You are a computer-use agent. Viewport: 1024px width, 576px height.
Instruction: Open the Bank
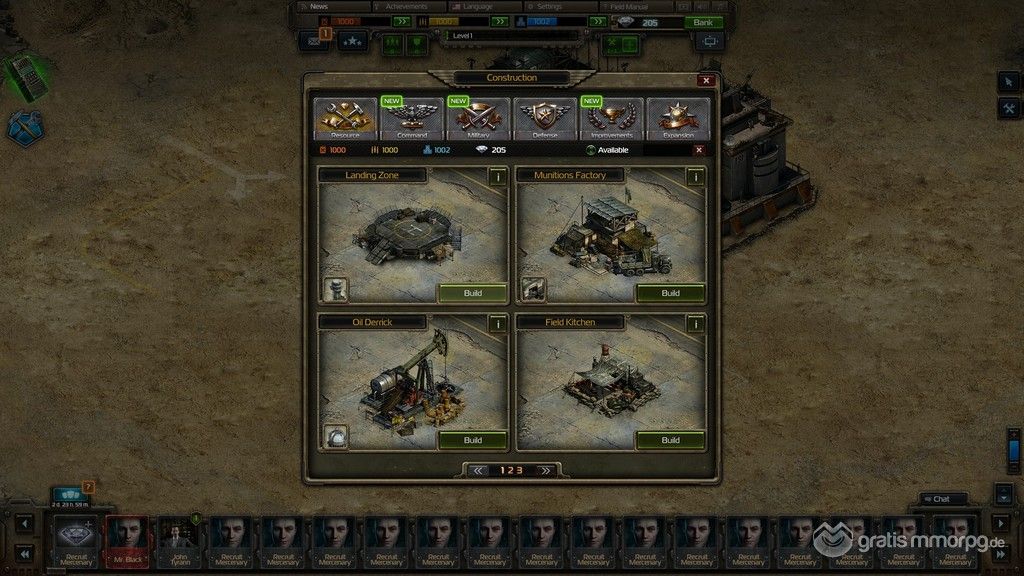[703, 22]
